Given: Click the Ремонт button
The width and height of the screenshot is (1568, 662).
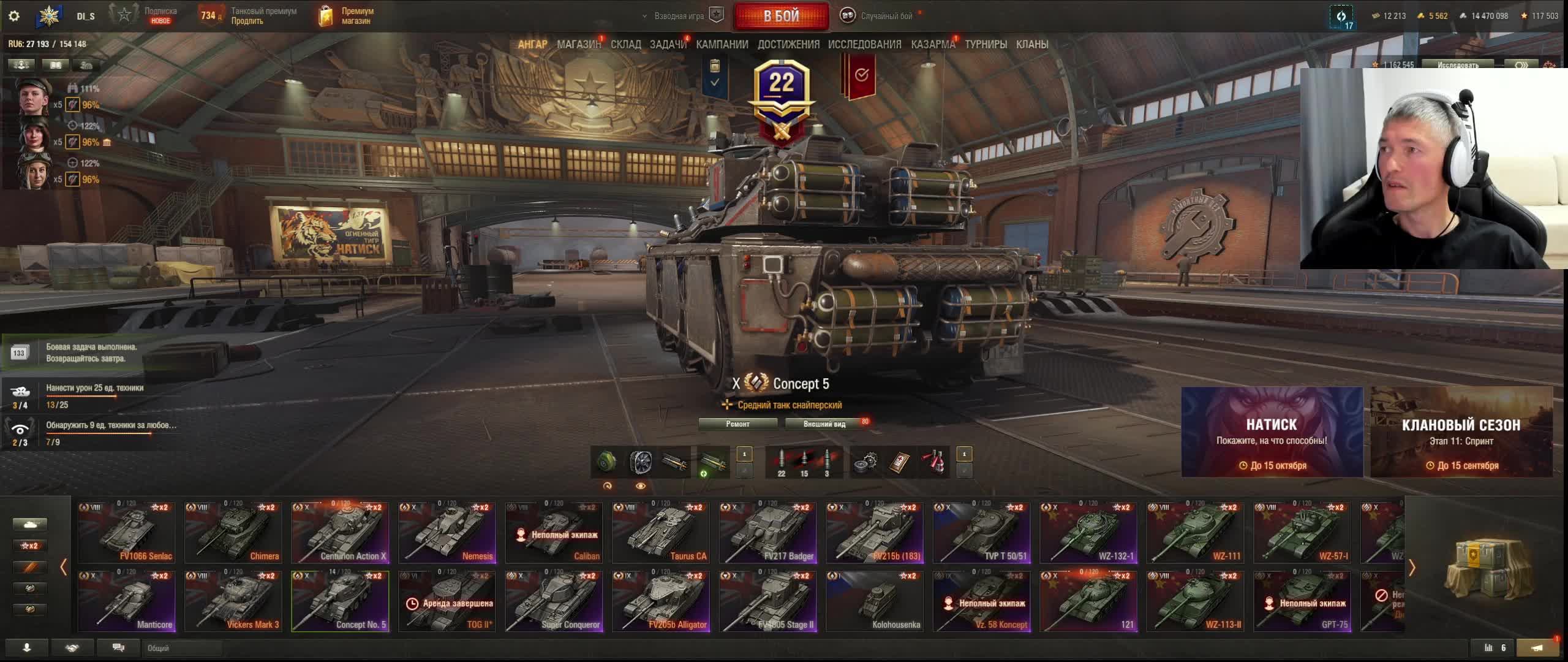Looking at the screenshot, I should [737, 424].
